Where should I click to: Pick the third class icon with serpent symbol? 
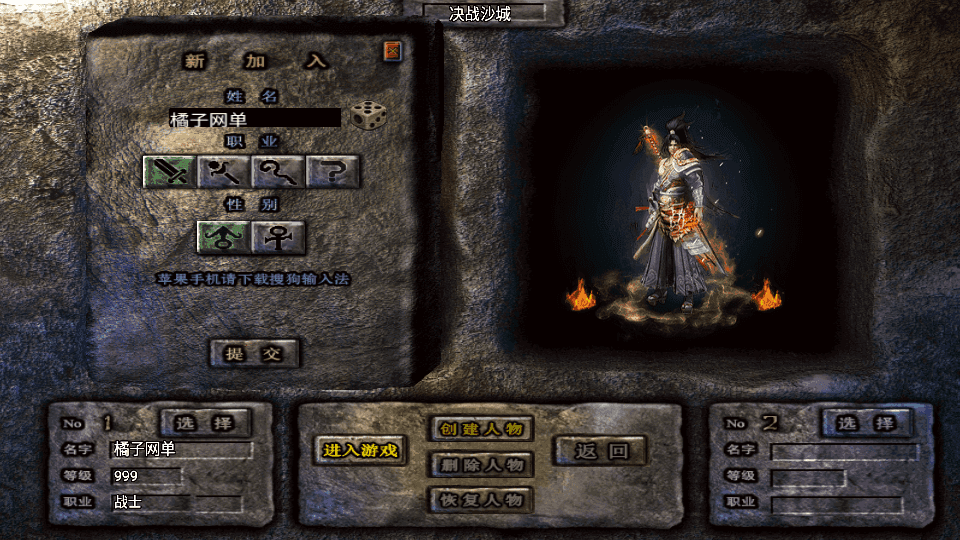coord(279,172)
